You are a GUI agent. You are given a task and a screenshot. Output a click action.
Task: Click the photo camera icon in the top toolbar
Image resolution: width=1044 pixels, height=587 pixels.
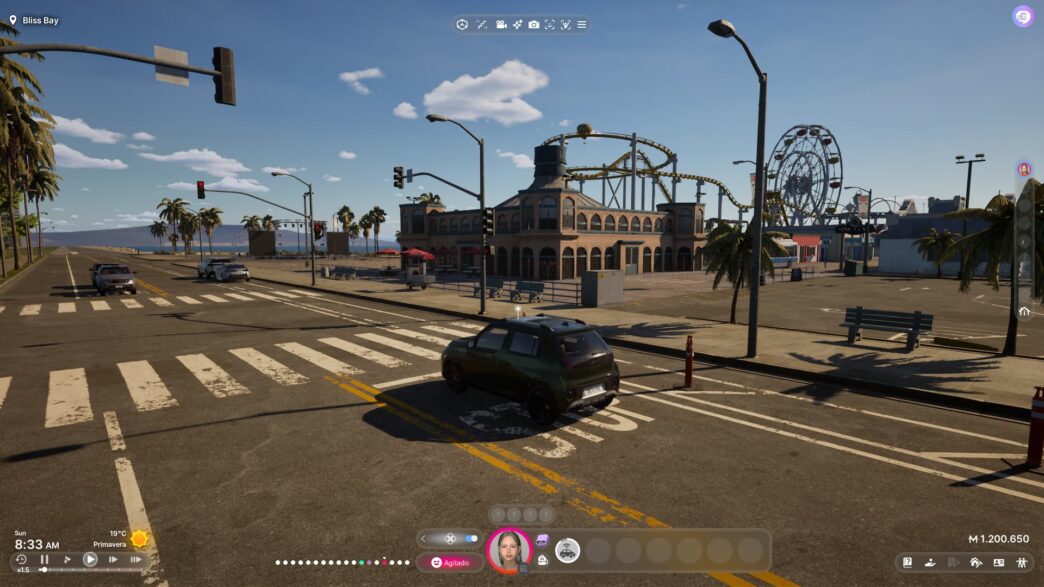click(x=534, y=24)
